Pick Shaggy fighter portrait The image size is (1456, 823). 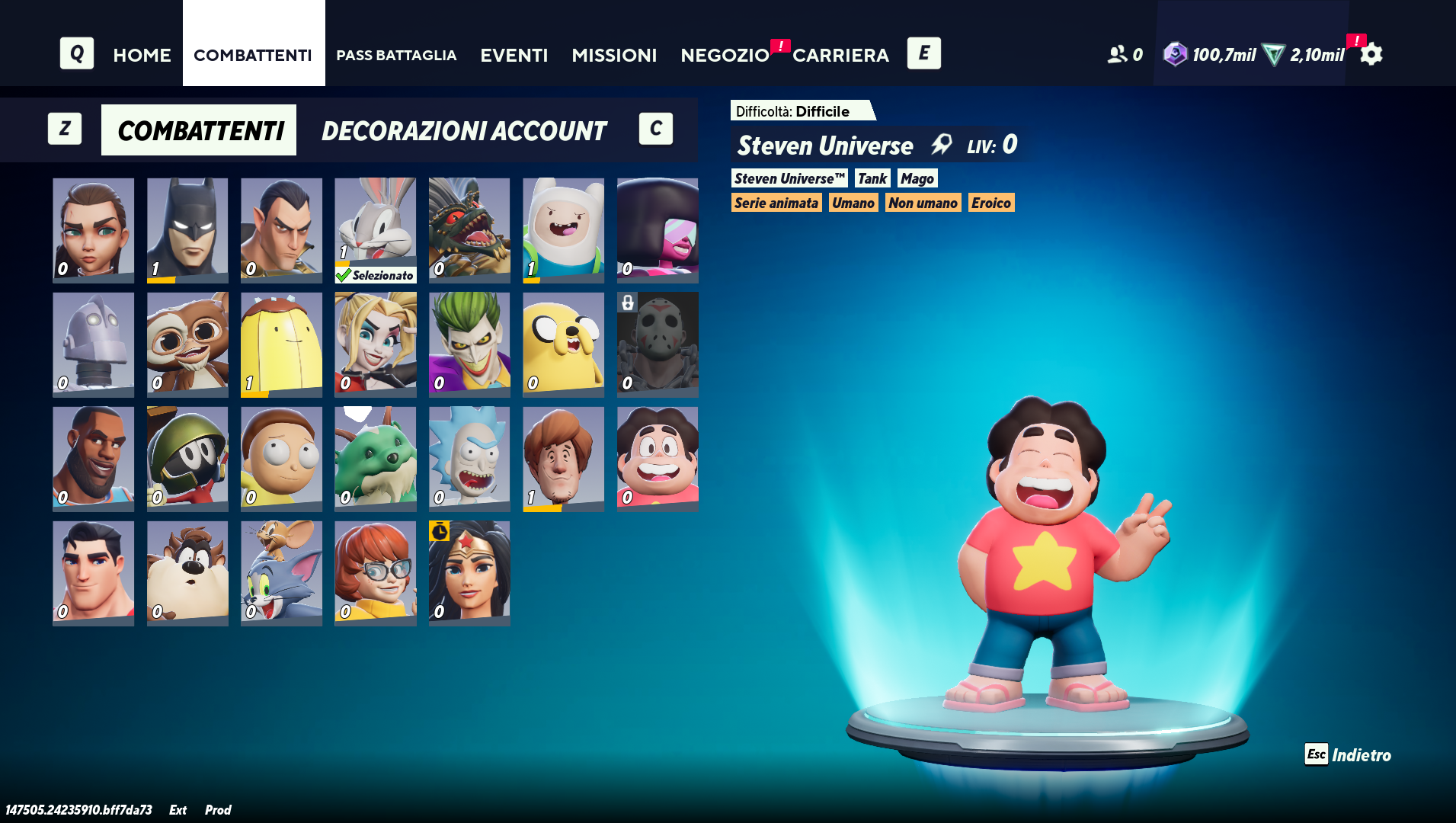click(563, 458)
